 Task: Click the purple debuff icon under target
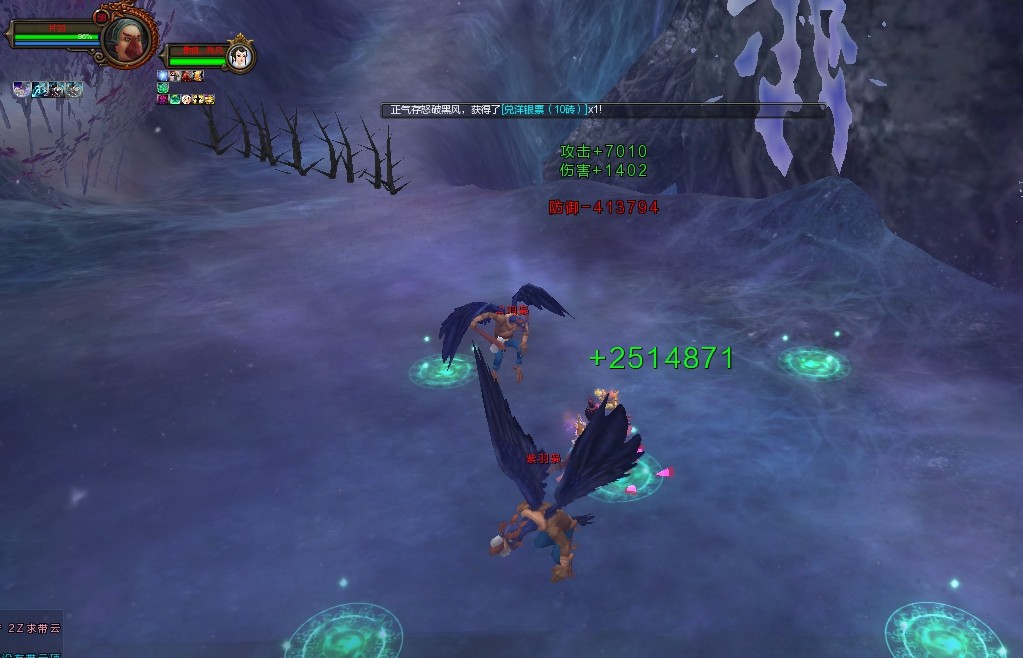pos(163,99)
